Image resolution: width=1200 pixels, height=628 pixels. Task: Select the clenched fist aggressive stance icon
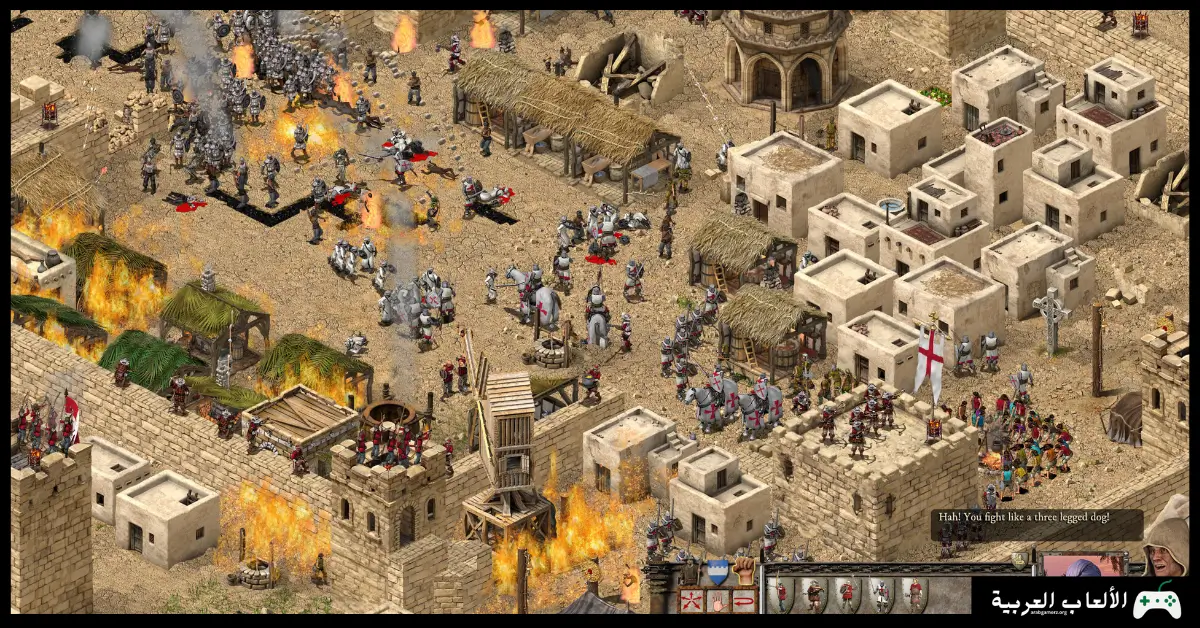[x=743, y=571]
